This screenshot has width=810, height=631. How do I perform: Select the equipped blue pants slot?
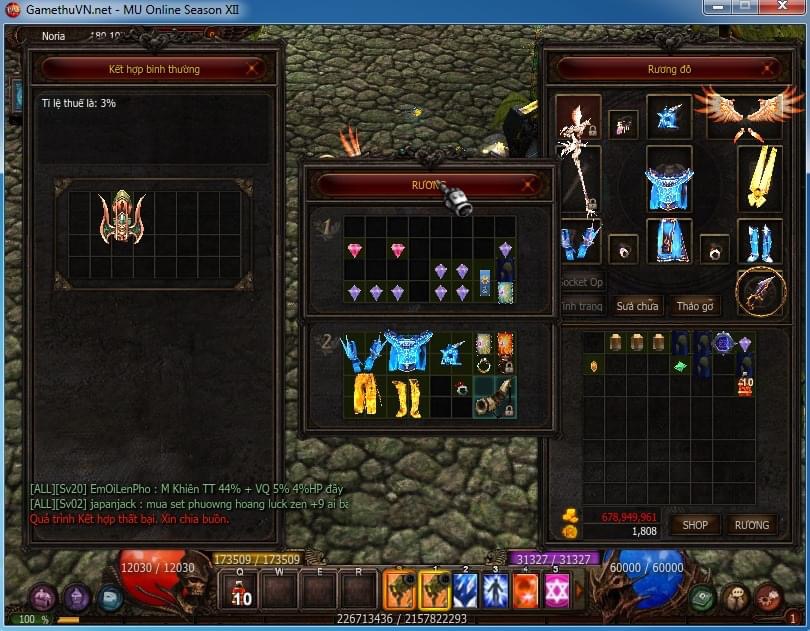(669, 239)
